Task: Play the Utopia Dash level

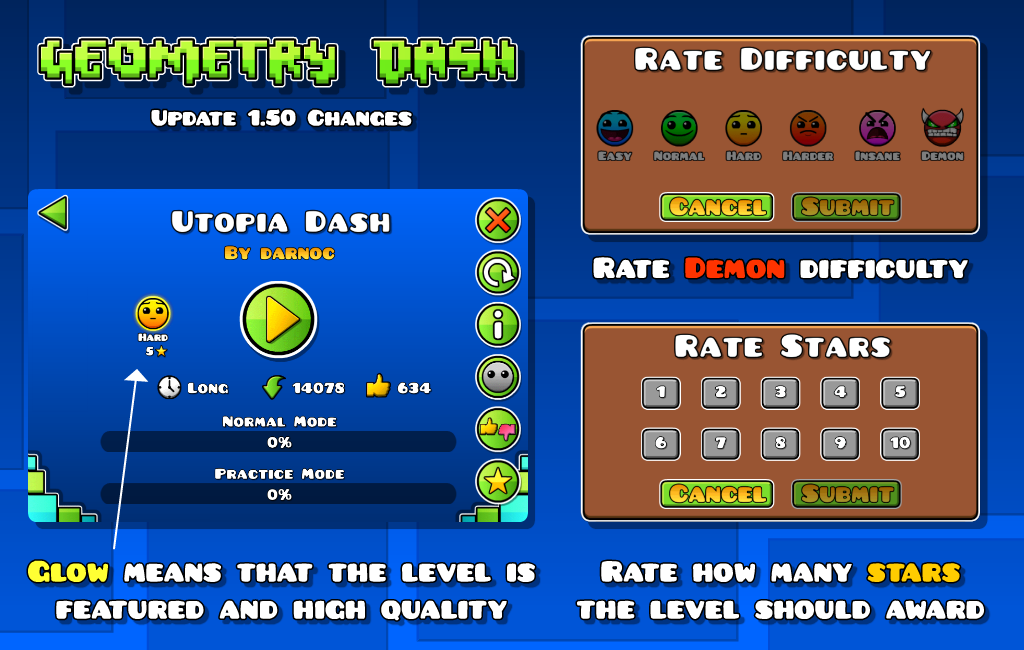Action: (x=278, y=320)
